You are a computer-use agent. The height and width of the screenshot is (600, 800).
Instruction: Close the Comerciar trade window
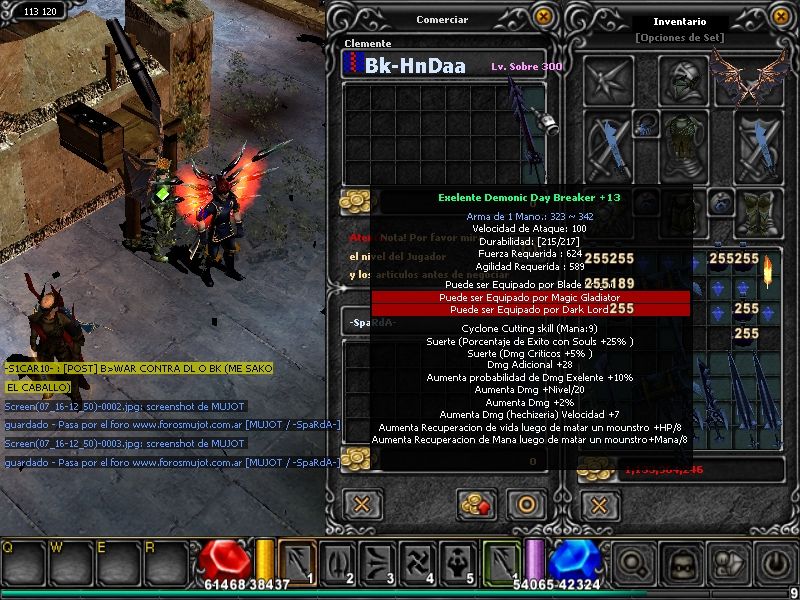coord(543,16)
